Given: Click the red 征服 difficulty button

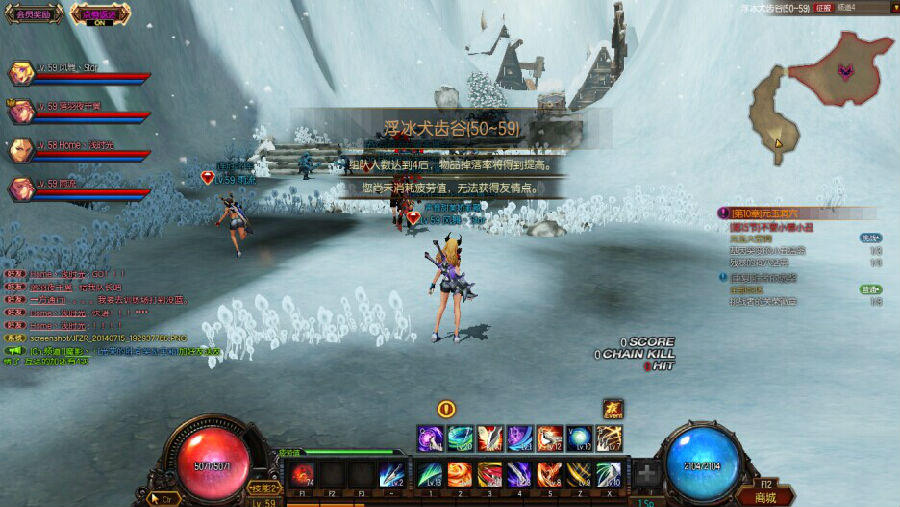Looking at the screenshot, I should (822, 7).
